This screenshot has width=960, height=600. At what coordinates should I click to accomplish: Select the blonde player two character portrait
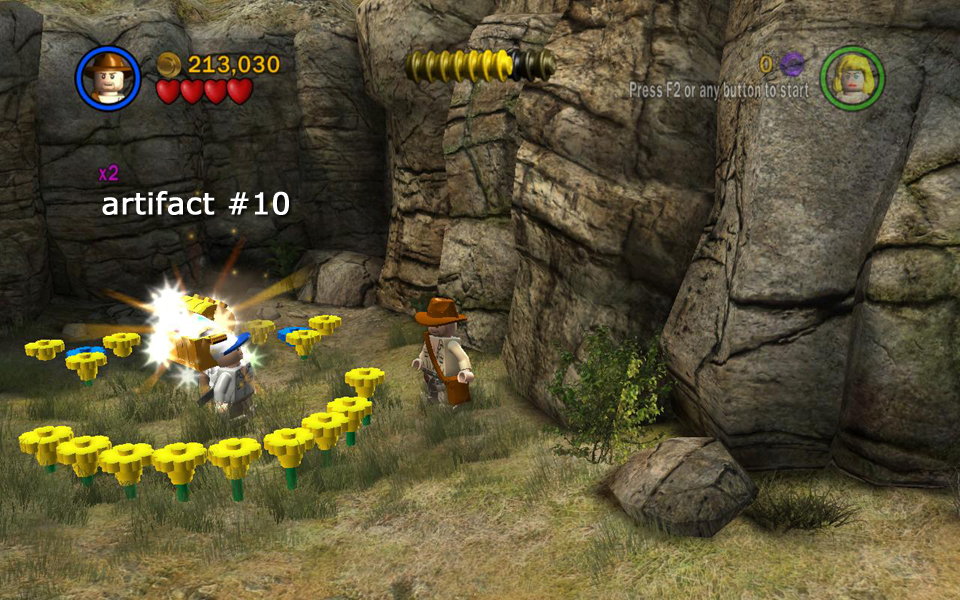coord(852,78)
